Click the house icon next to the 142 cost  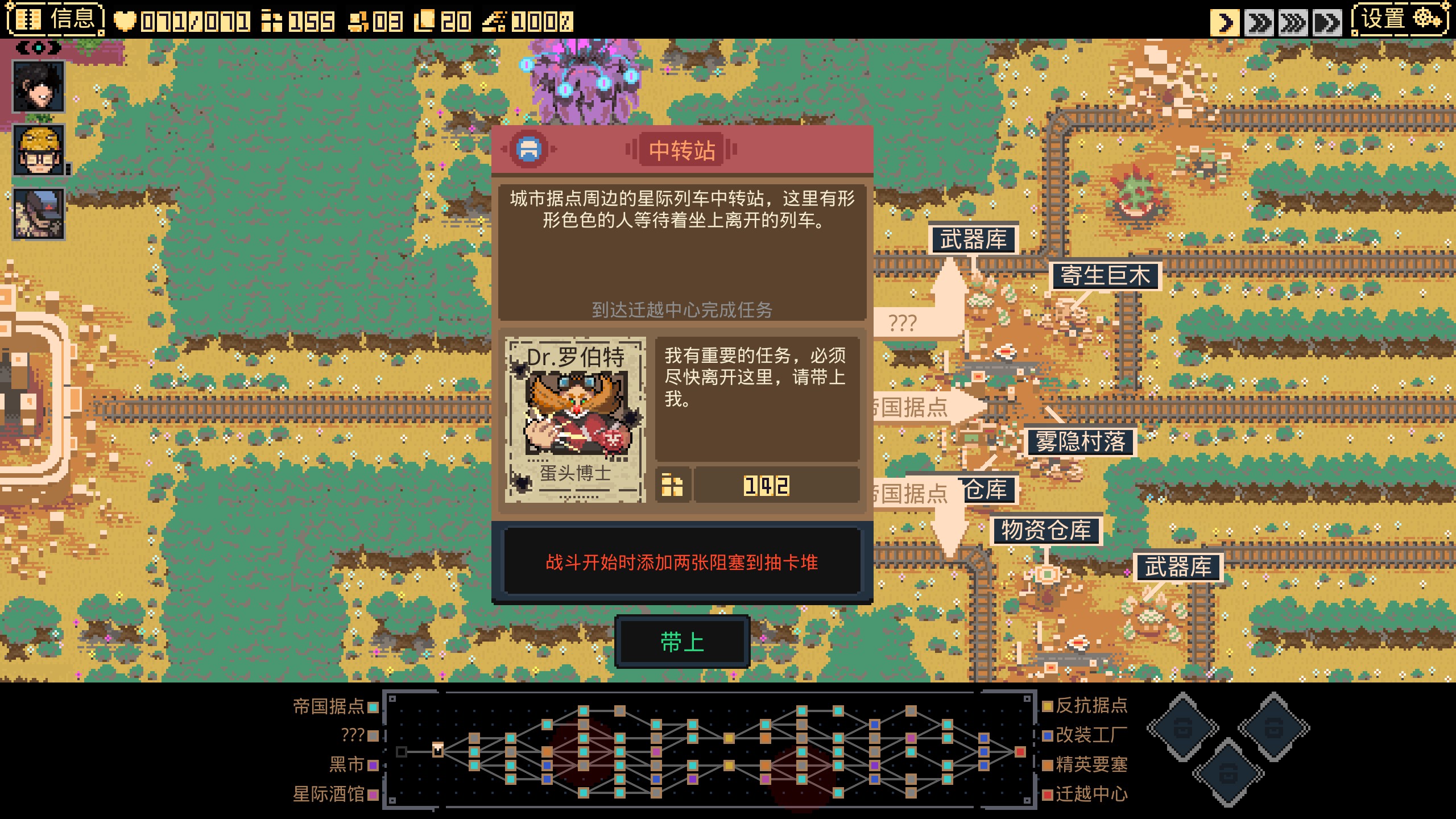click(672, 484)
